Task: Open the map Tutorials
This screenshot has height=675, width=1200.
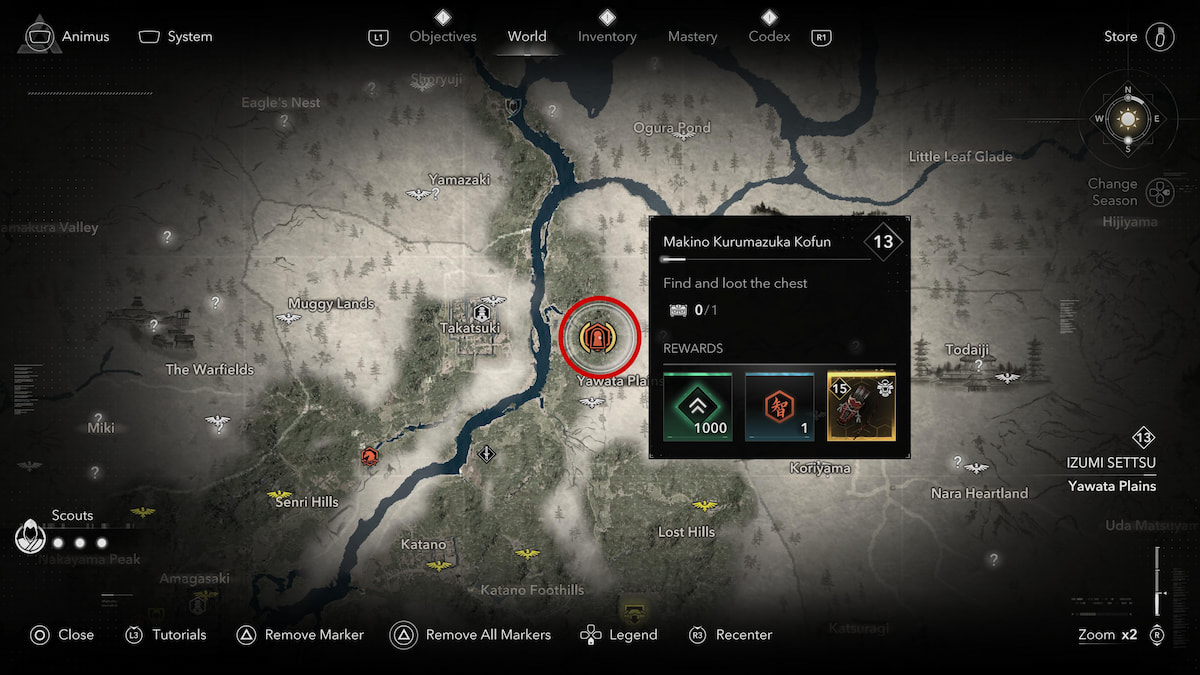Action: (165, 635)
